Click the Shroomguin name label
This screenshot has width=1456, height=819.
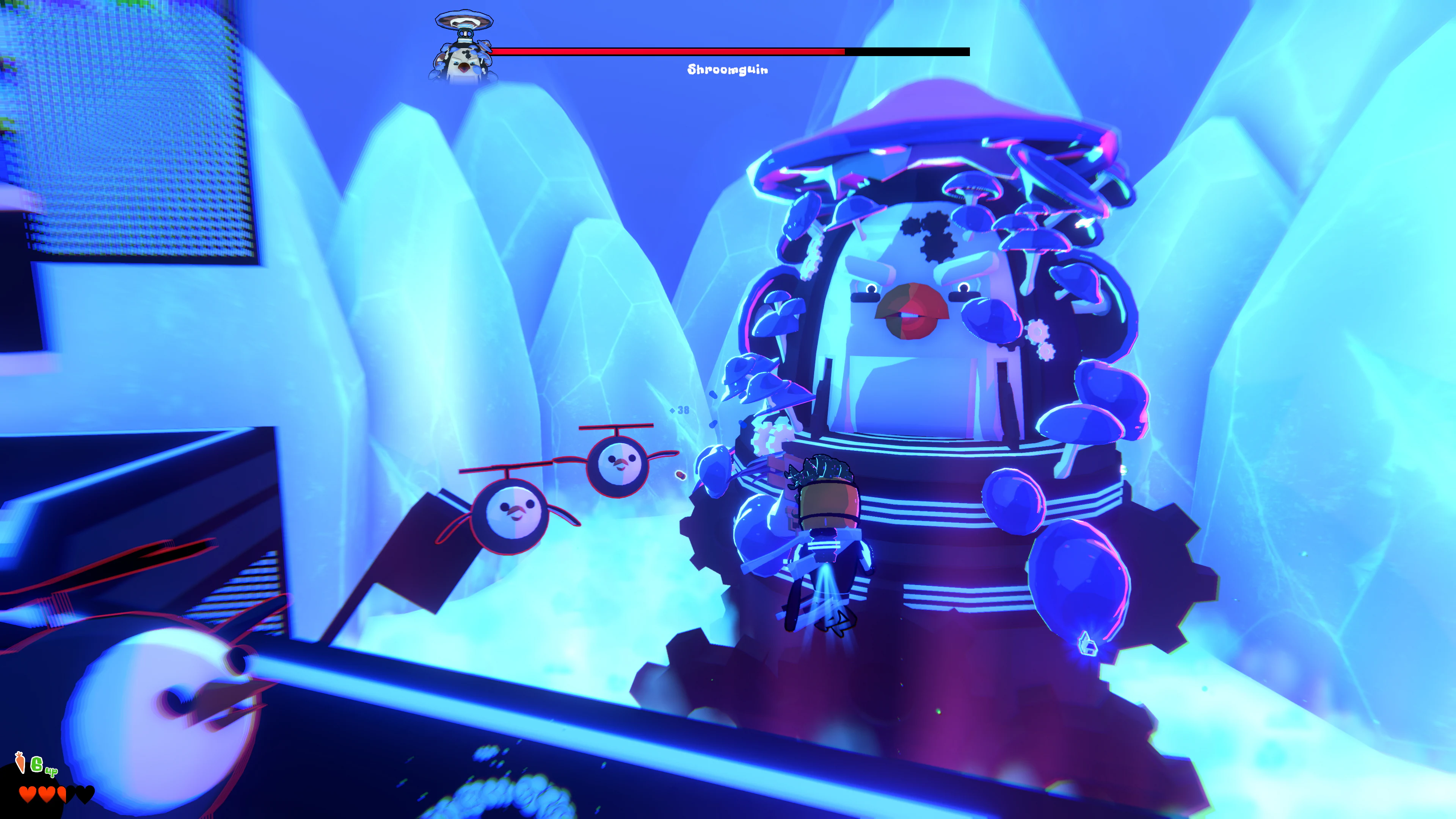click(x=728, y=70)
